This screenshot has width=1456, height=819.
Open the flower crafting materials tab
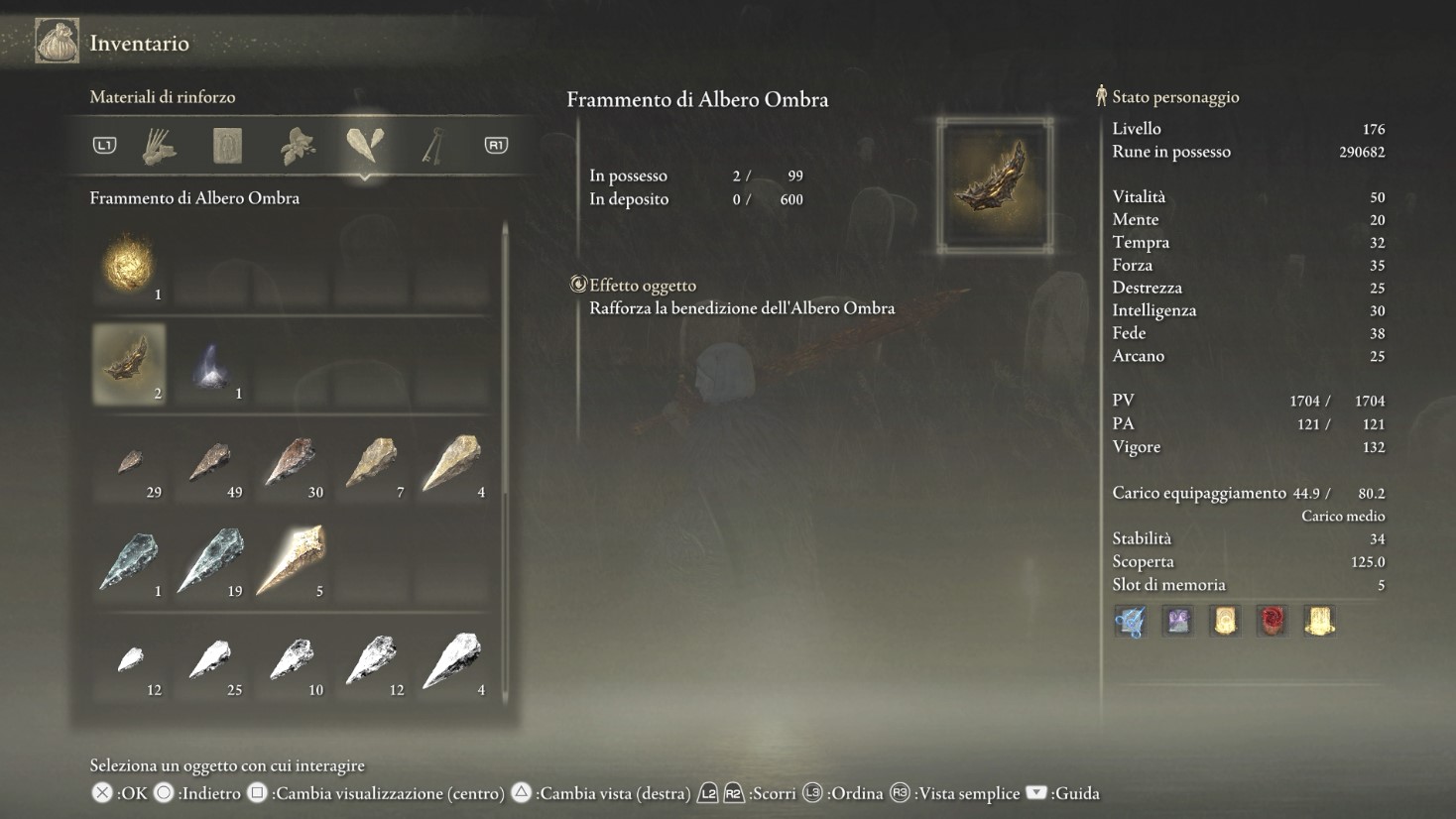click(298, 147)
